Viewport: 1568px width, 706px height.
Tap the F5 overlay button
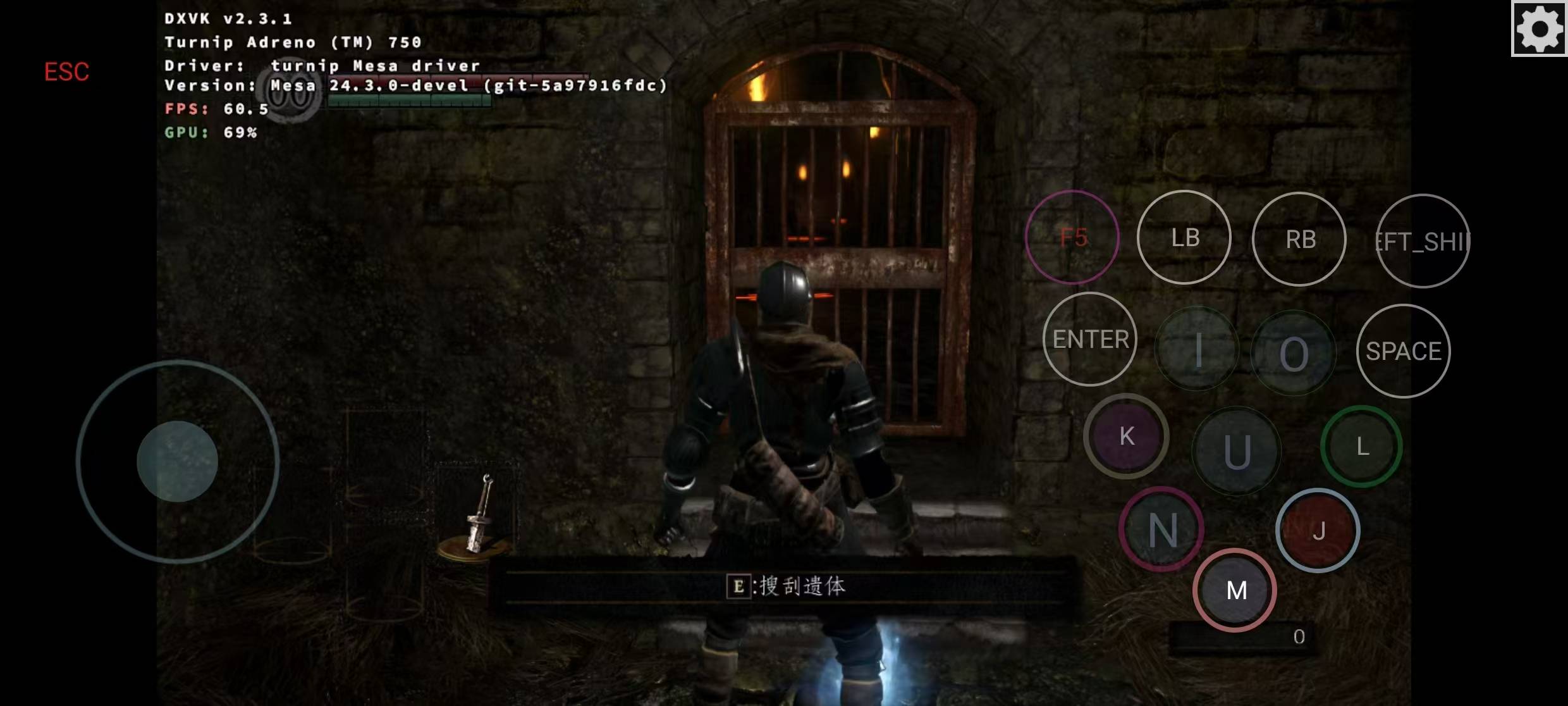click(x=1072, y=237)
